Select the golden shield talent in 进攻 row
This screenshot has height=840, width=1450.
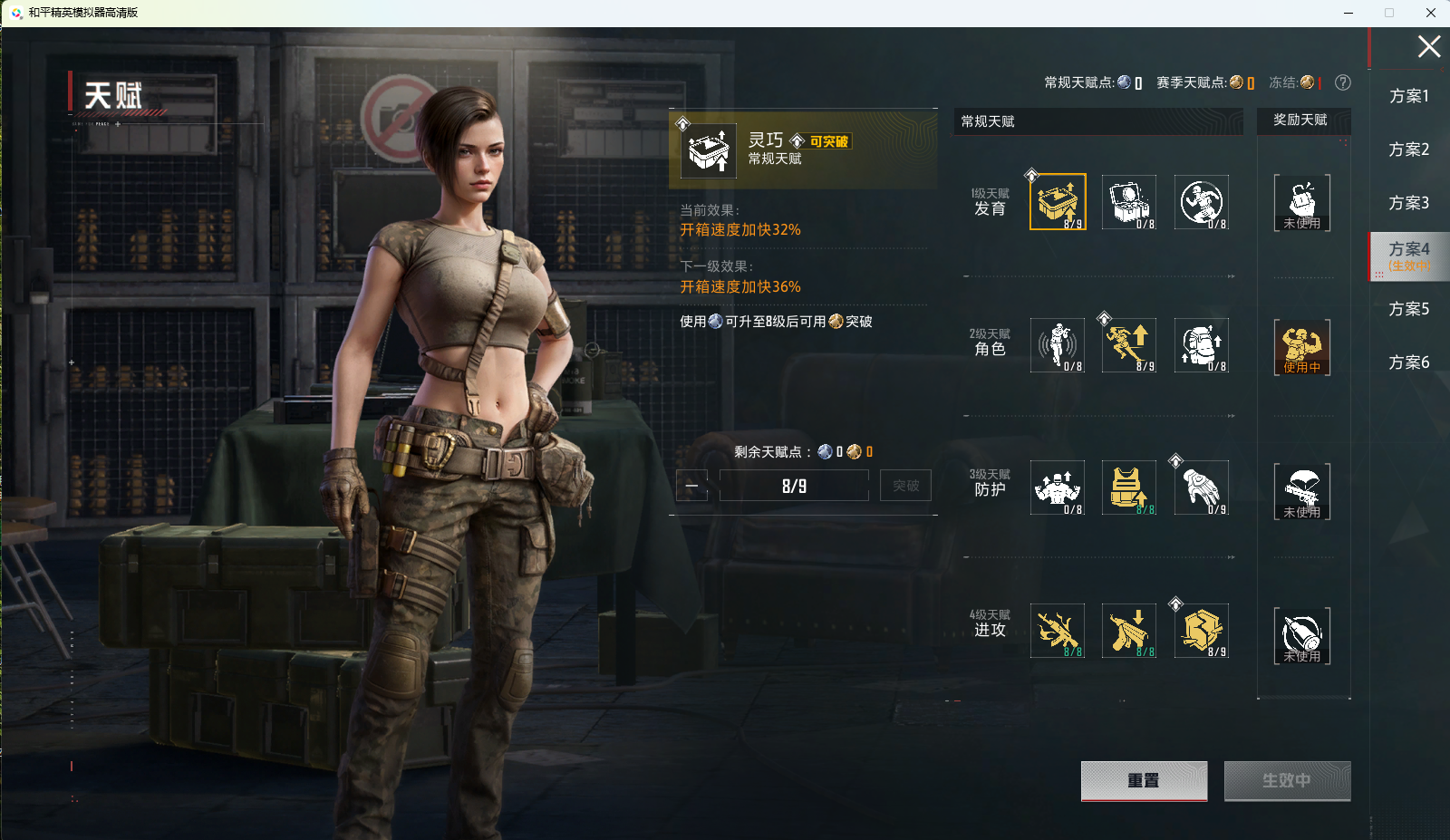(x=1201, y=630)
